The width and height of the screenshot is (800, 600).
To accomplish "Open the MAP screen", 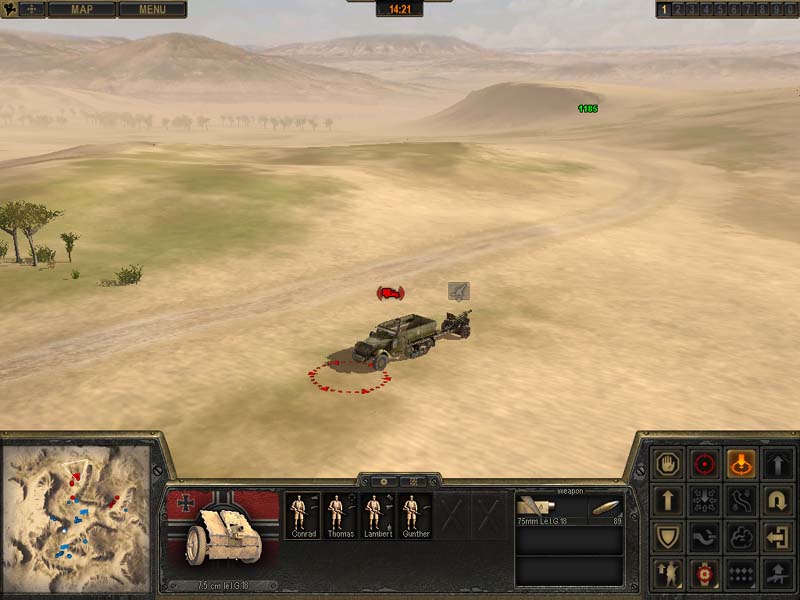I will [x=81, y=10].
